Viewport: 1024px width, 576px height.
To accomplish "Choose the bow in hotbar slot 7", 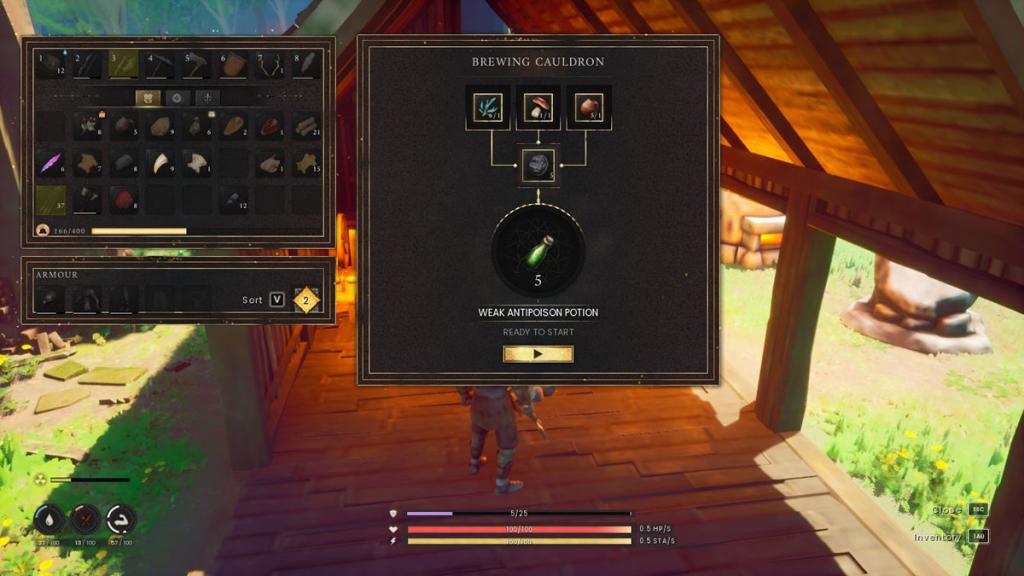I will coord(270,65).
